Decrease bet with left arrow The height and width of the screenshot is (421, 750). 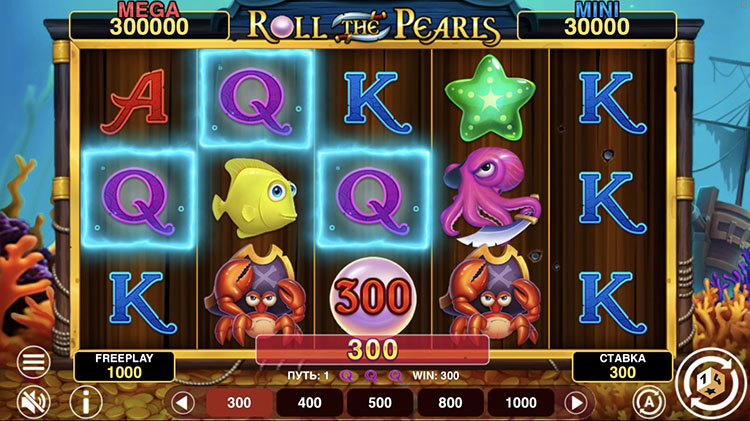(182, 403)
